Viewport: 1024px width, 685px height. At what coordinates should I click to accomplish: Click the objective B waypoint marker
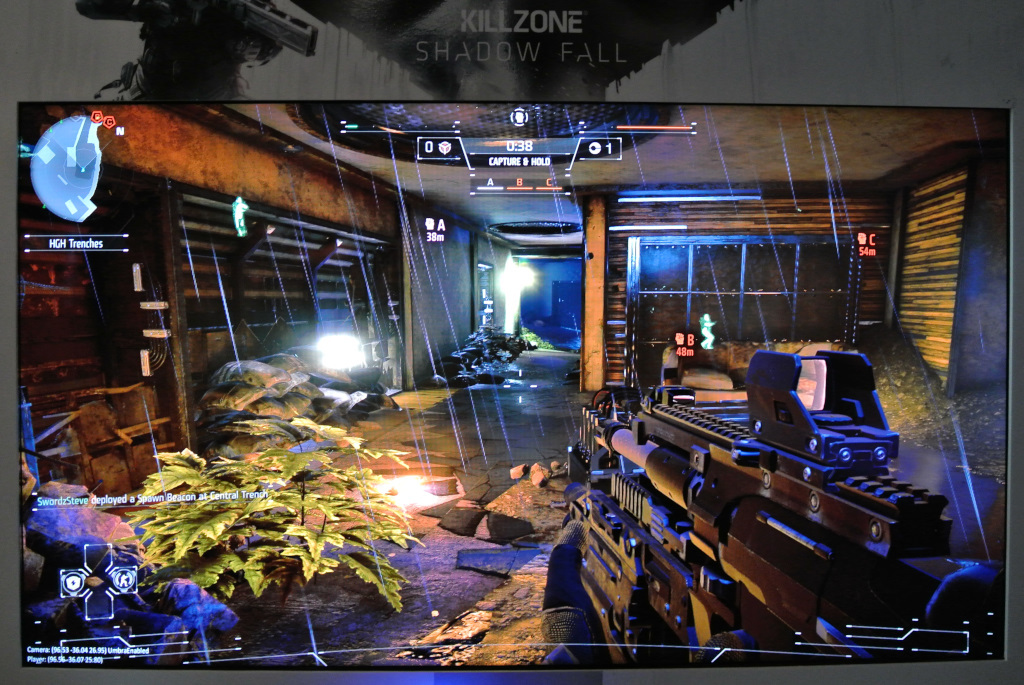pos(685,344)
